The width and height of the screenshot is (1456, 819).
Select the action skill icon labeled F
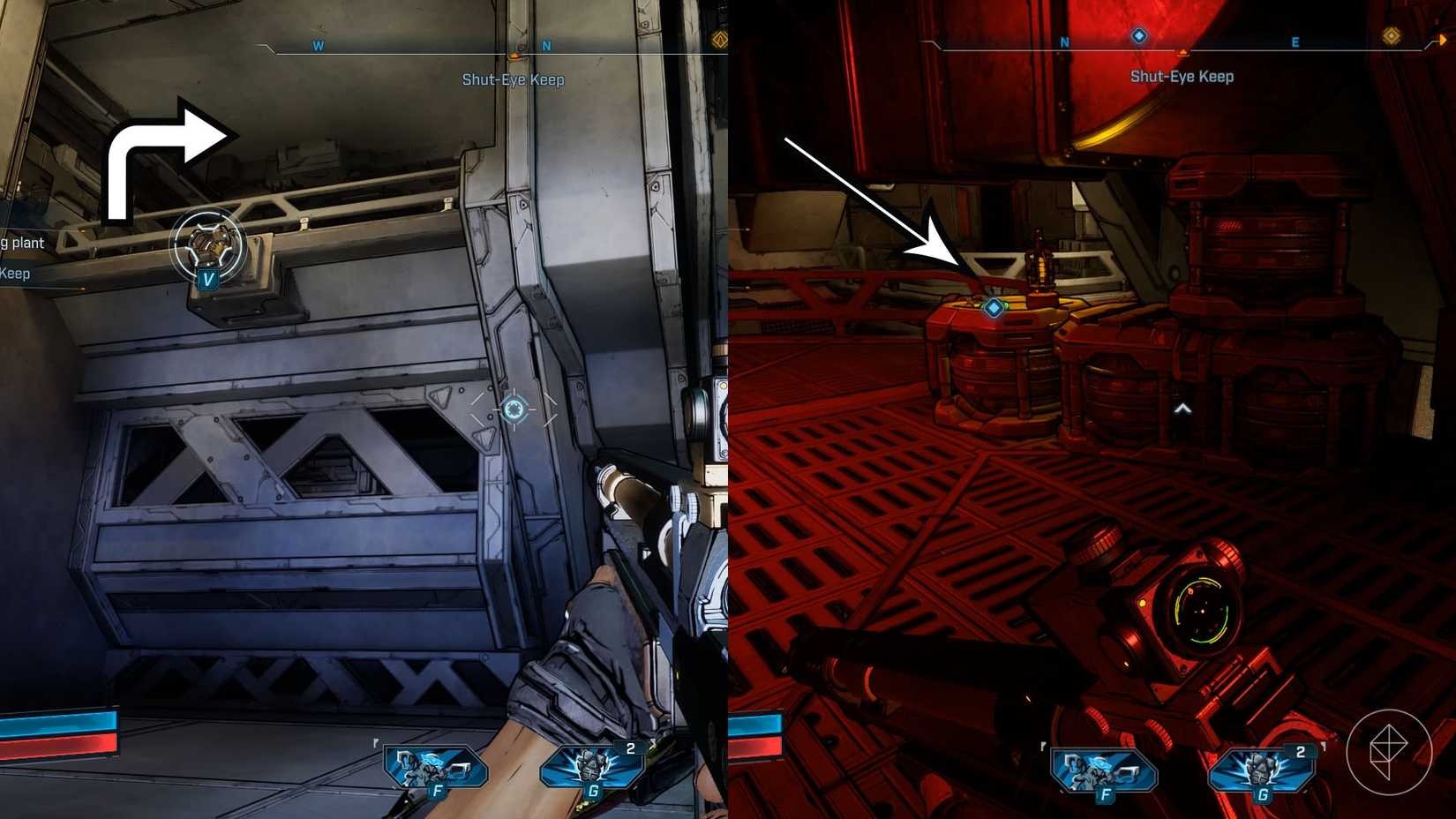(434, 768)
